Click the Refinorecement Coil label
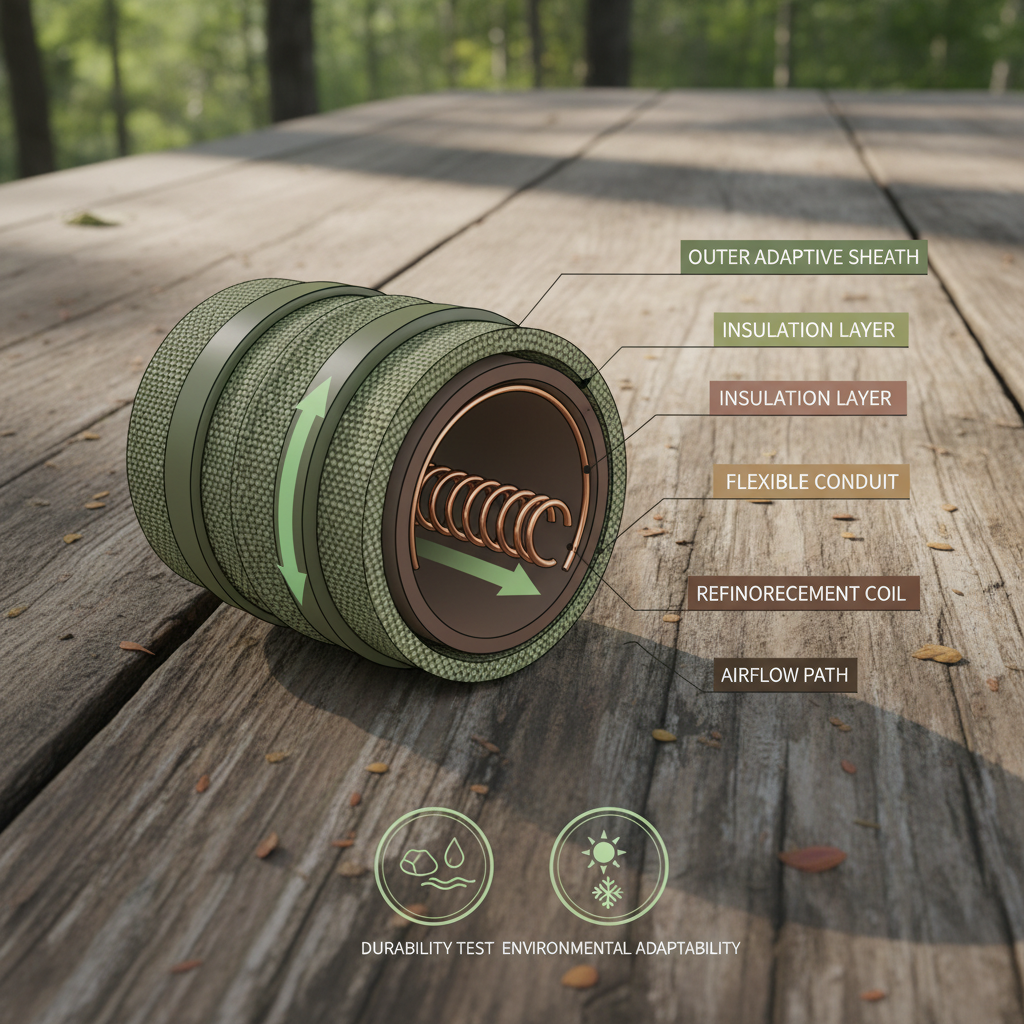Image resolution: width=1024 pixels, height=1024 pixels. pos(802,593)
